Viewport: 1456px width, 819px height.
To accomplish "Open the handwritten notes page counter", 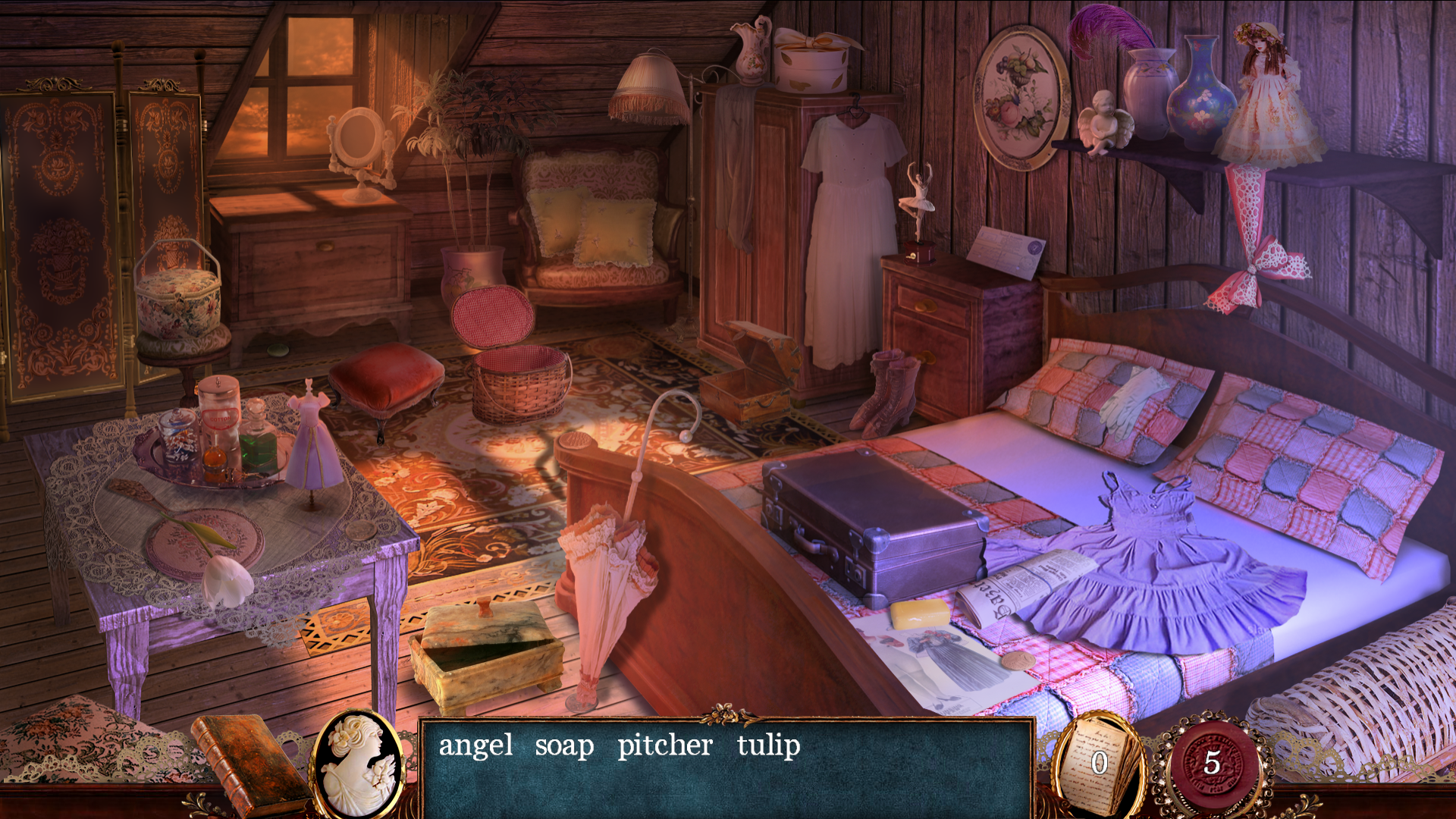I will 1099,762.
